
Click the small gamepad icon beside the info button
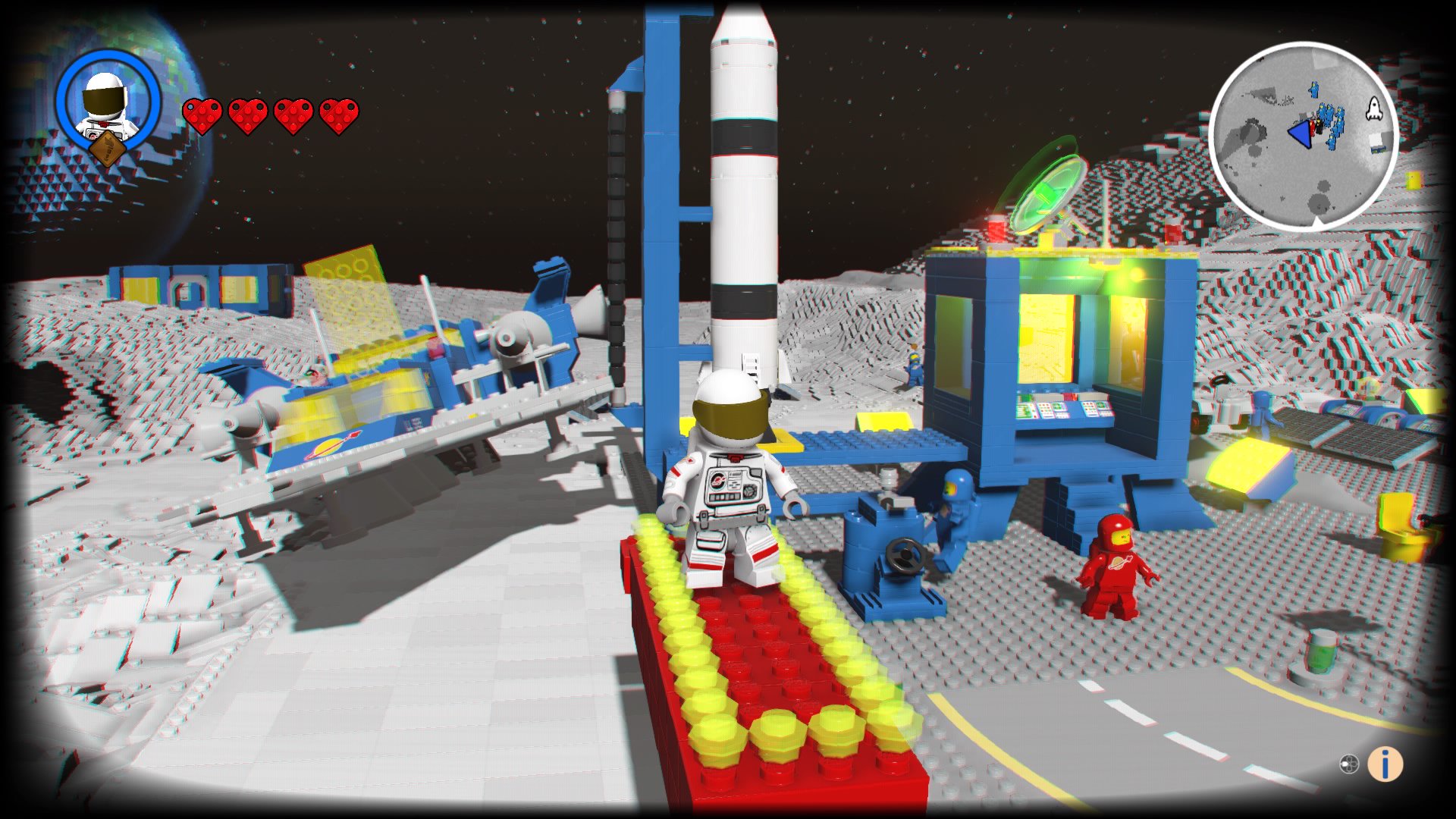point(1349,764)
